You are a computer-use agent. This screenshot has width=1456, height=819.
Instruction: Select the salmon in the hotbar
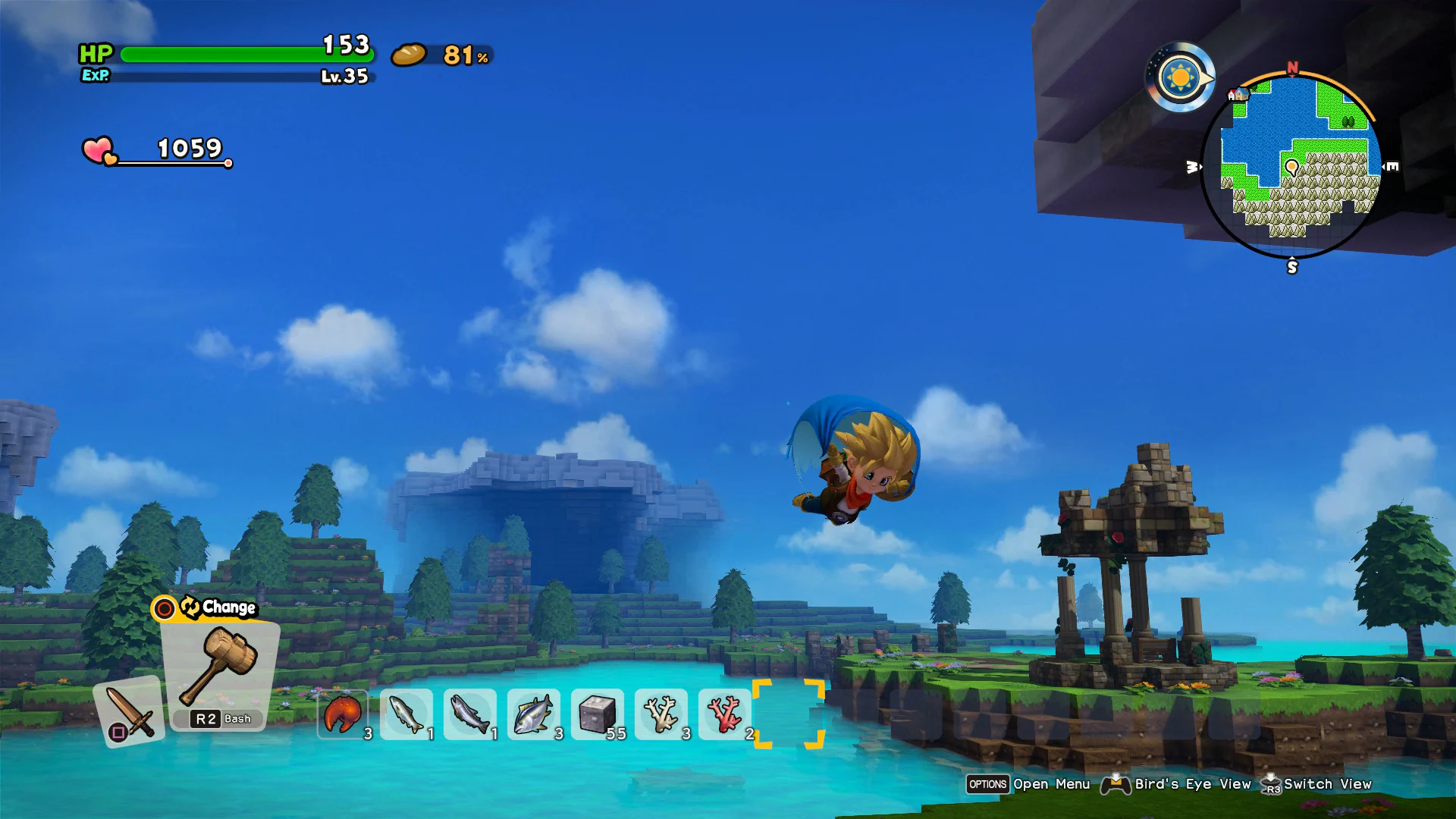coord(469,714)
